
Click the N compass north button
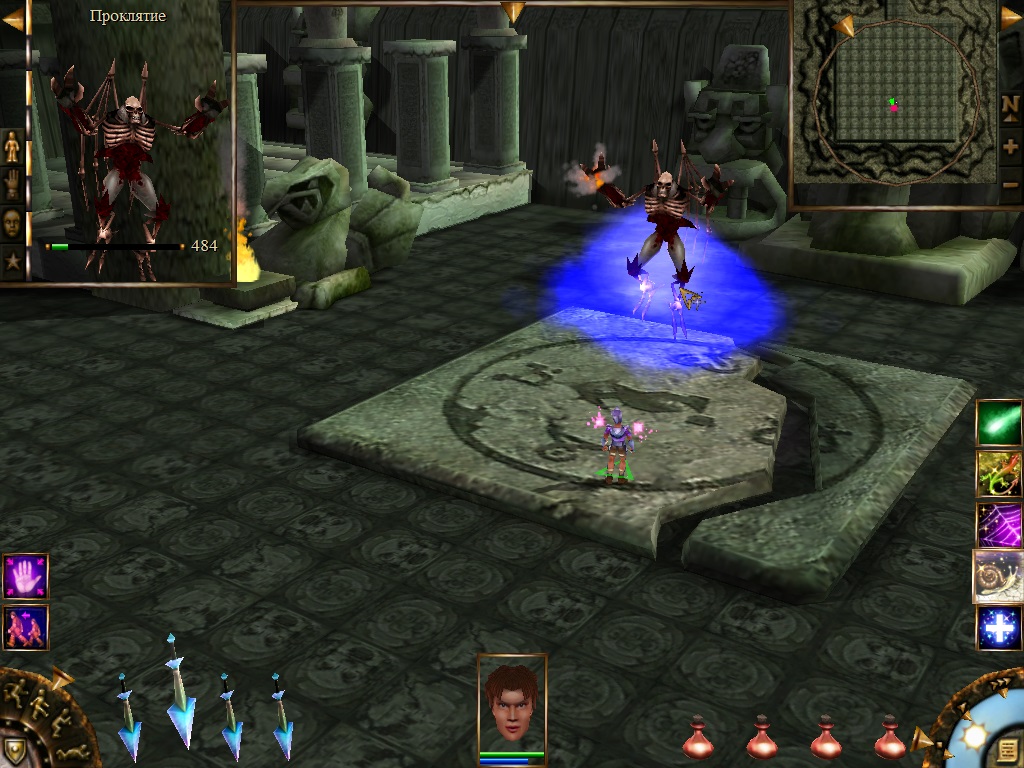pos(1010,104)
